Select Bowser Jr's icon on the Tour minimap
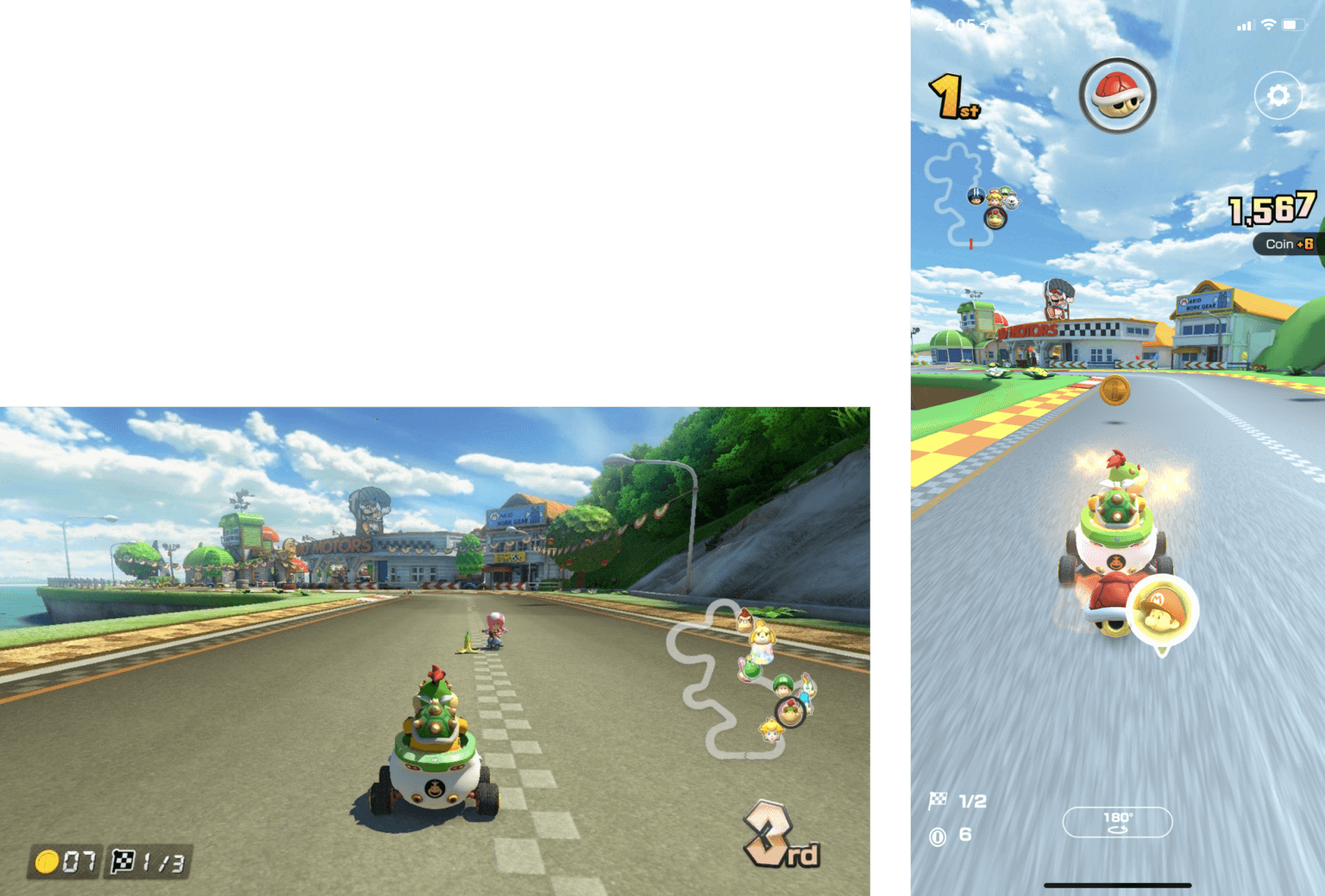The height and width of the screenshot is (896, 1325). (995, 218)
